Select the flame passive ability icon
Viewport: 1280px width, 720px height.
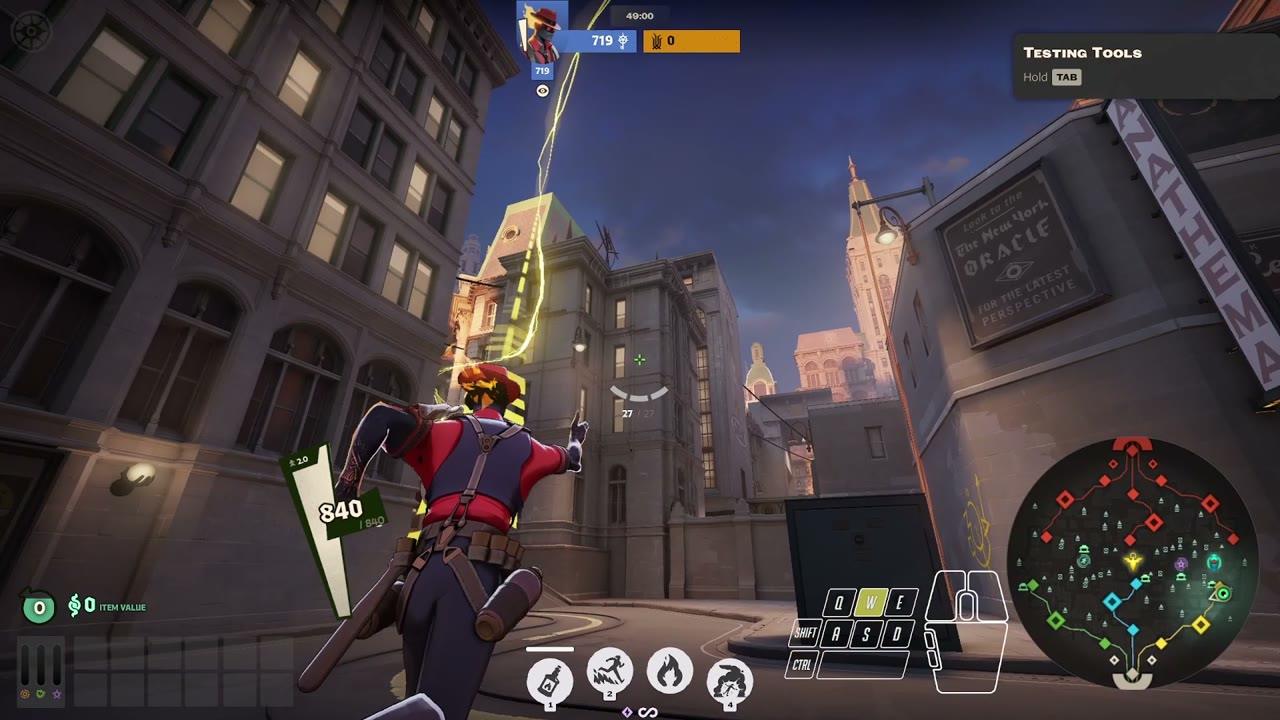pyautogui.click(x=669, y=672)
